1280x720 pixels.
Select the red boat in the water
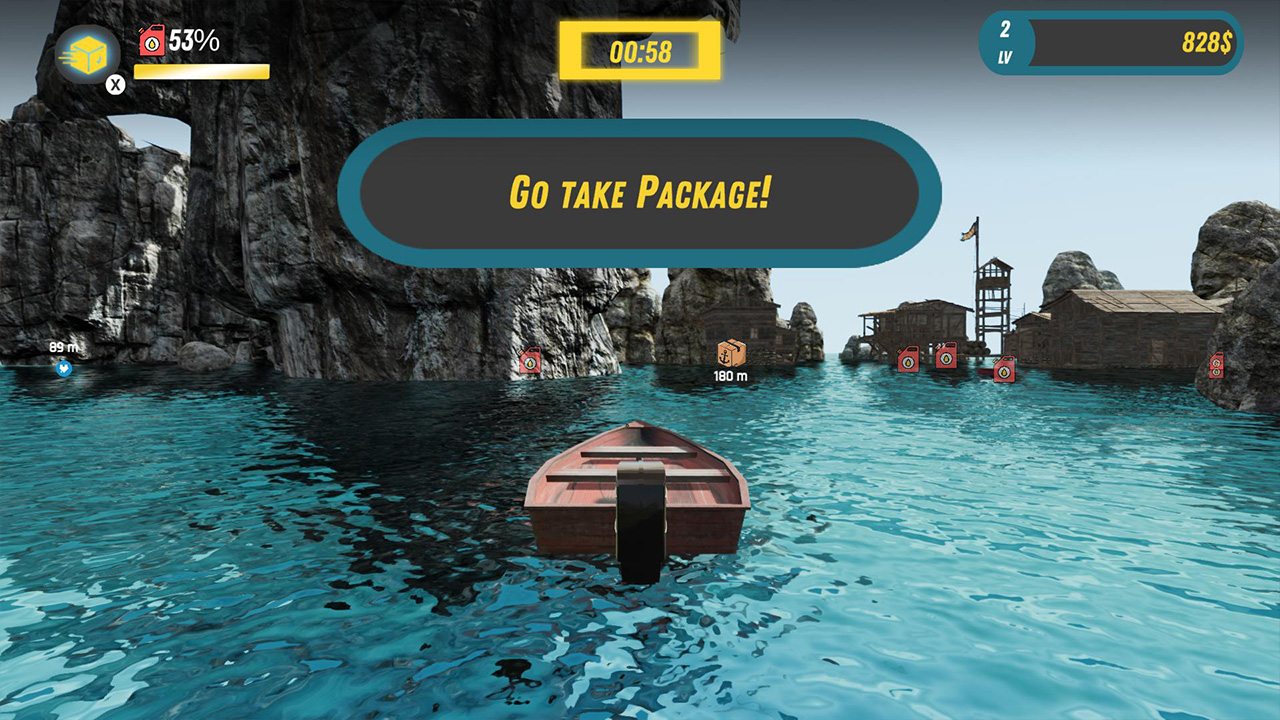point(637,495)
